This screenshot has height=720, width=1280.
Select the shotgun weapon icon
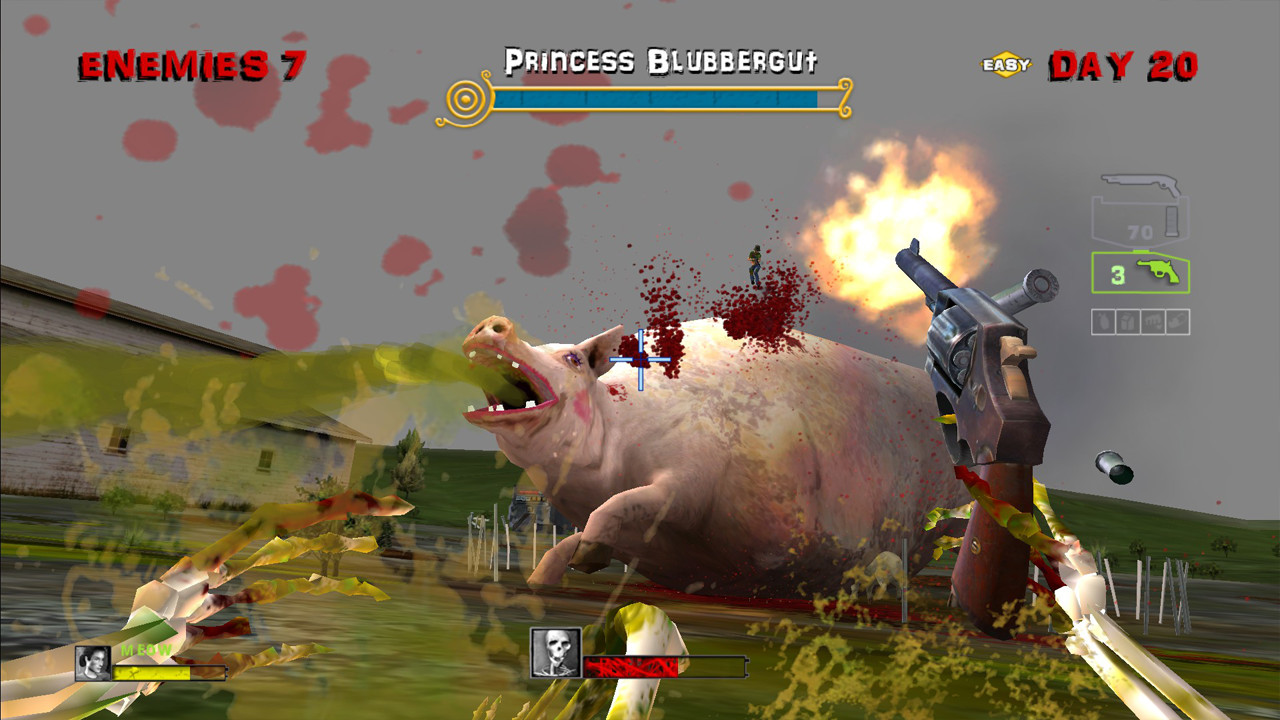coord(1140,183)
